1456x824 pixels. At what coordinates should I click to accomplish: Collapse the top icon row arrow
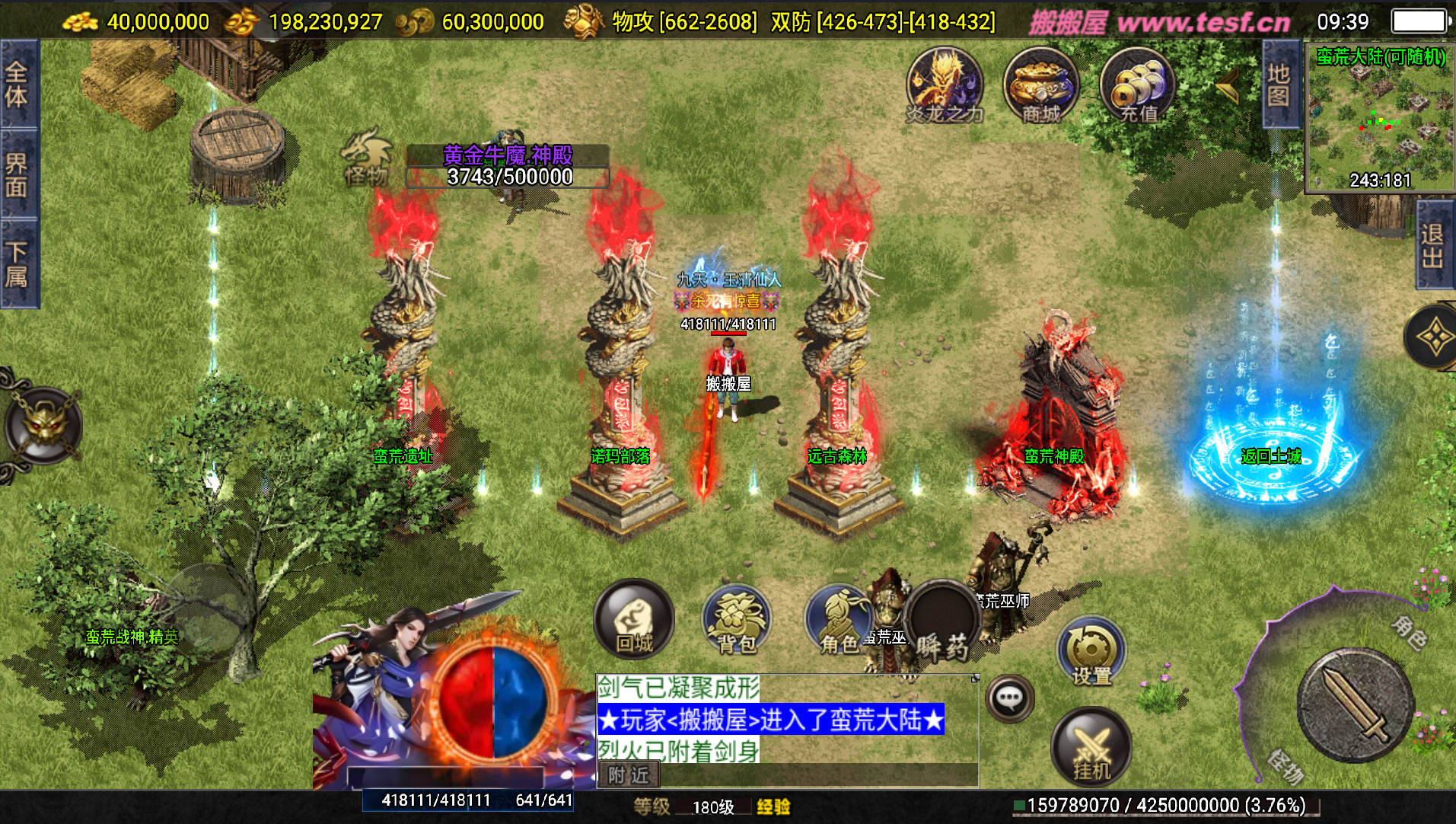point(1227,88)
